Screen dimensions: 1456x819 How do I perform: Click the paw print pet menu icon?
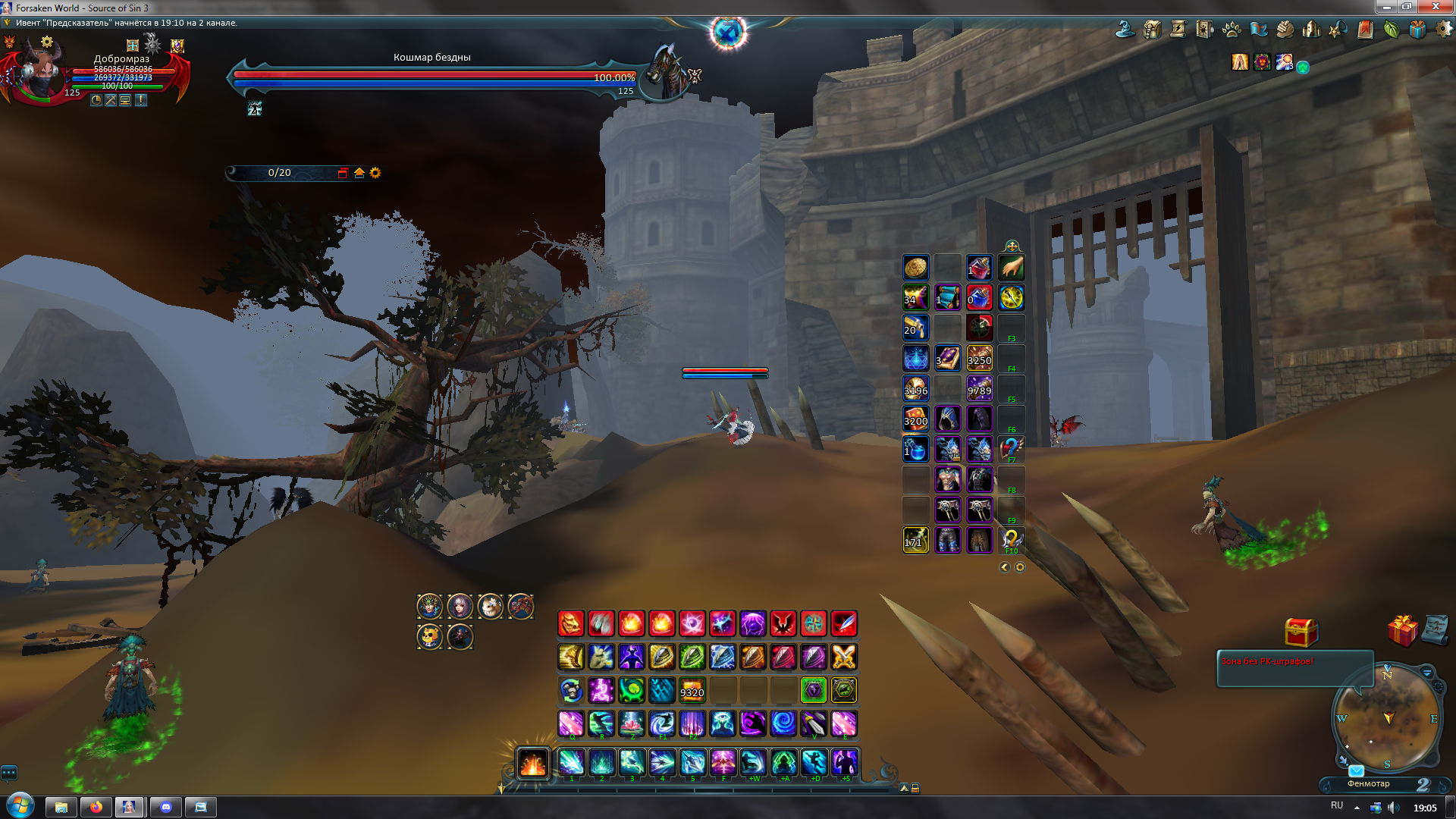pyautogui.click(x=1232, y=30)
